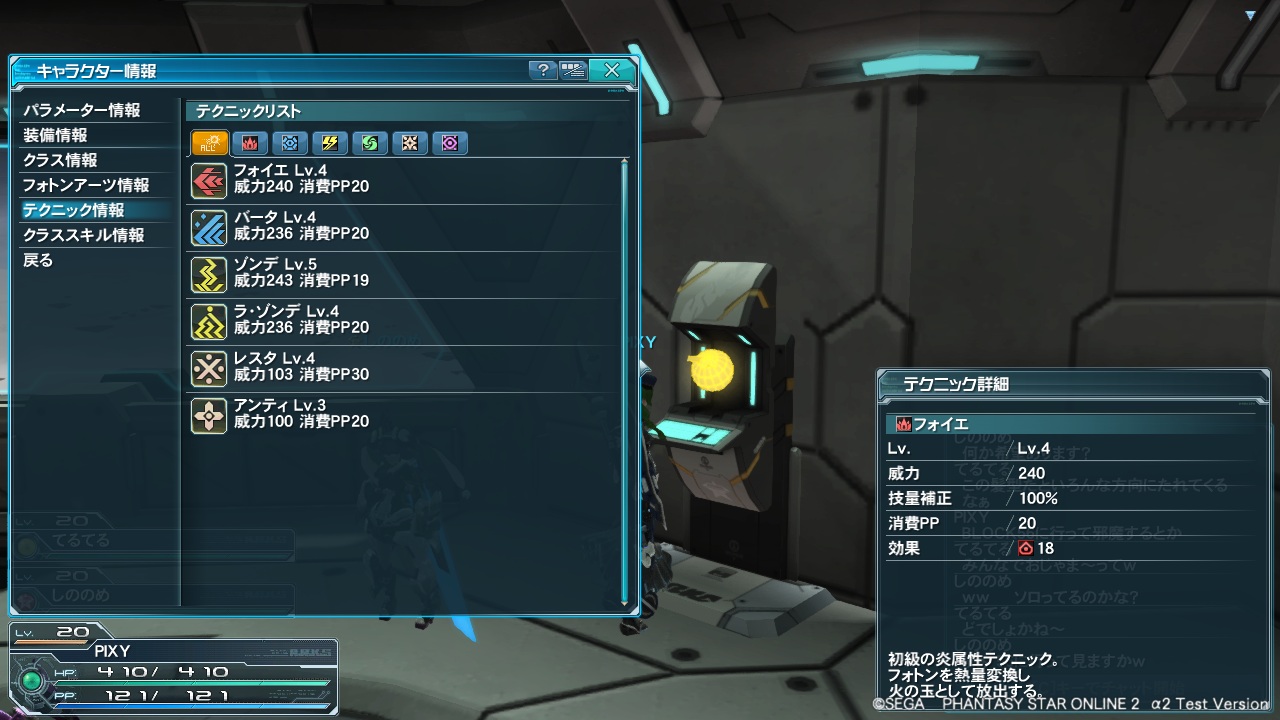The width and height of the screenshot is (1280, 720).
Task: Toggle the window layout button beside help
Action: 573,70
